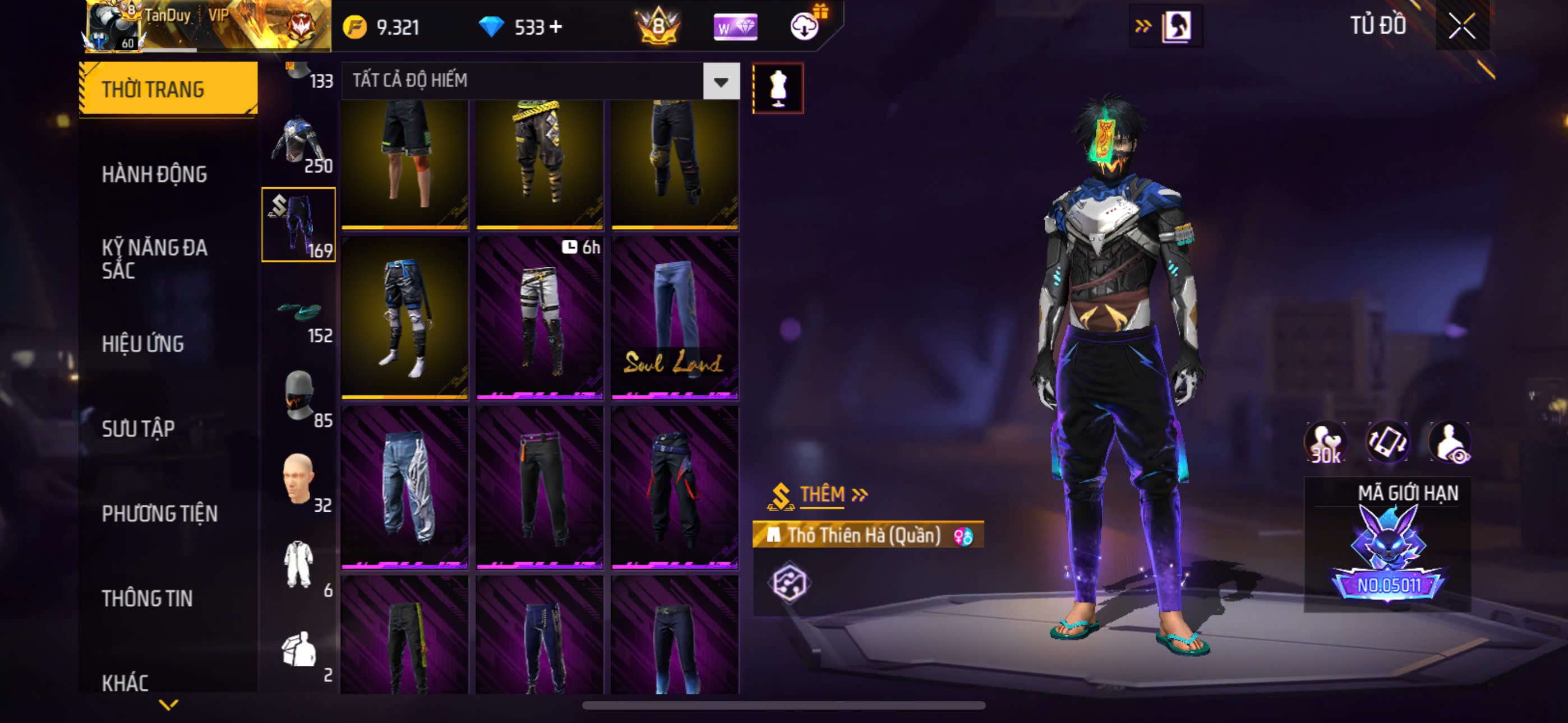The image size is (1568, 723).
Task: Open the KỸ NĂNG ĐA SẮC section
Action: coord(155,258)
